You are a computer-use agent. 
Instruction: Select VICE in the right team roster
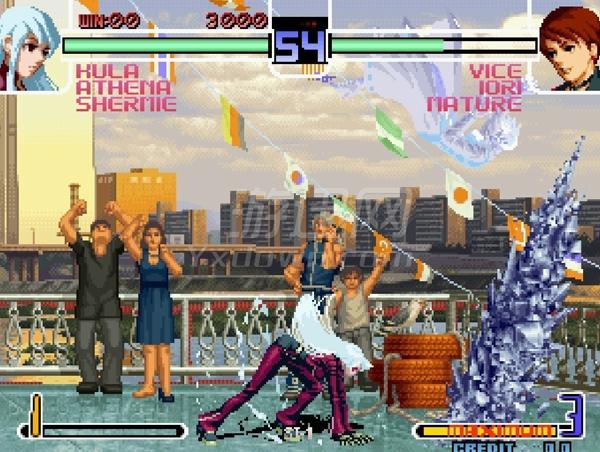pyautogui.click(x=497, y=71)
